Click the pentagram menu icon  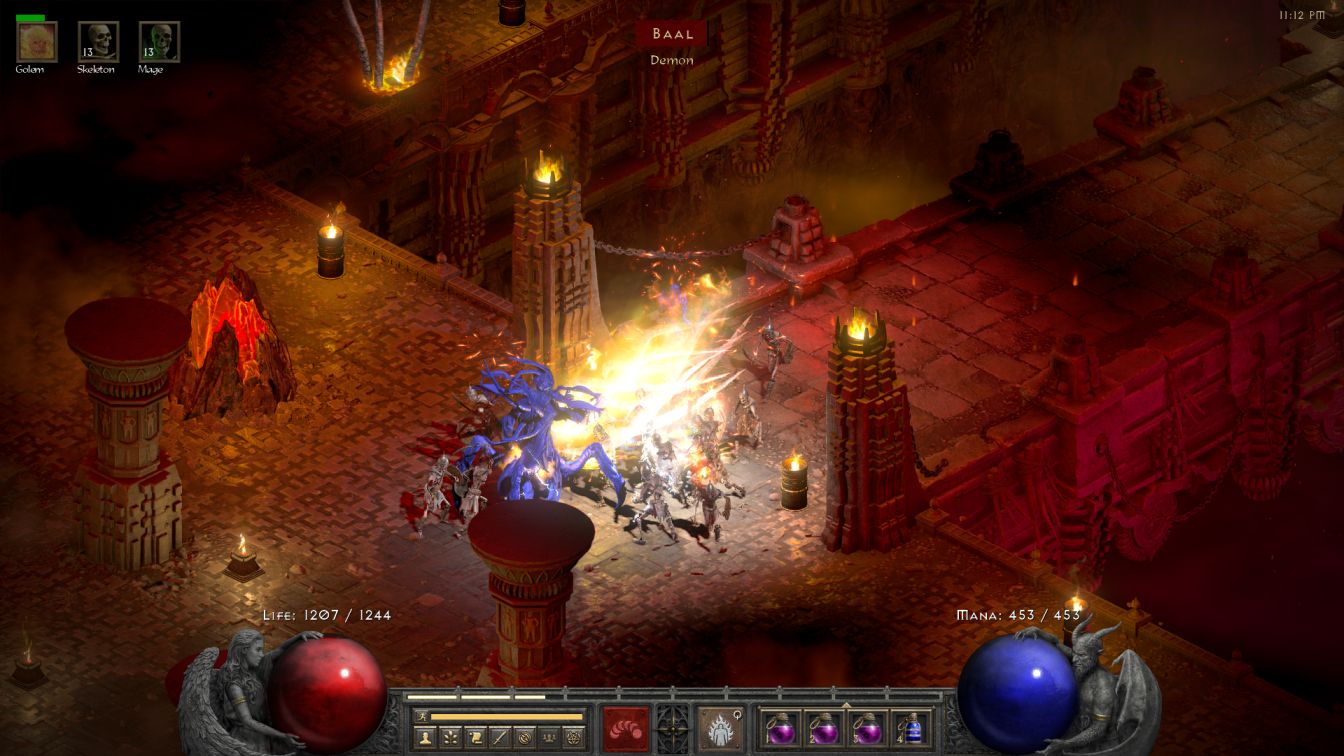[x=573, y=738]
